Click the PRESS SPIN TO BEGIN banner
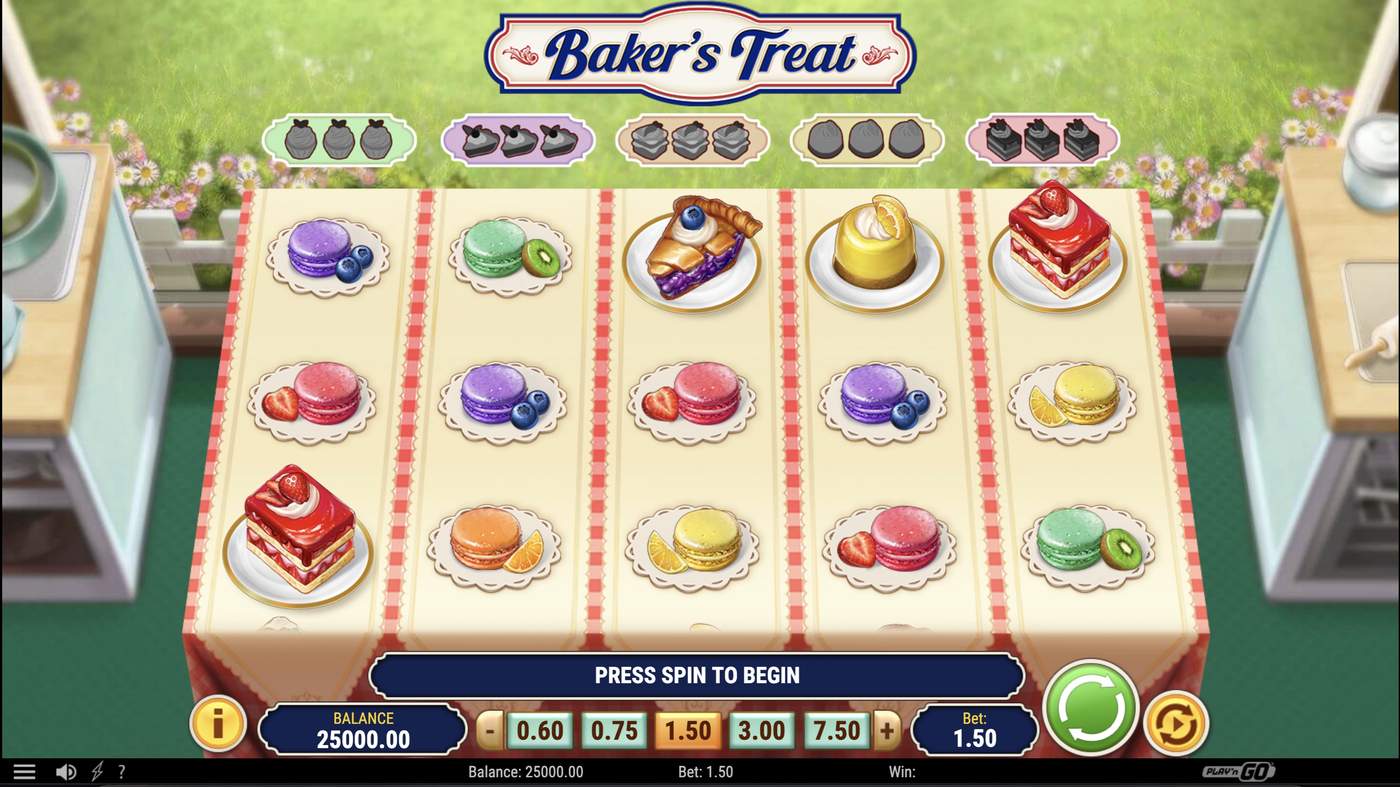Viewport: 1400px width, 787px height. coord(697,675)
